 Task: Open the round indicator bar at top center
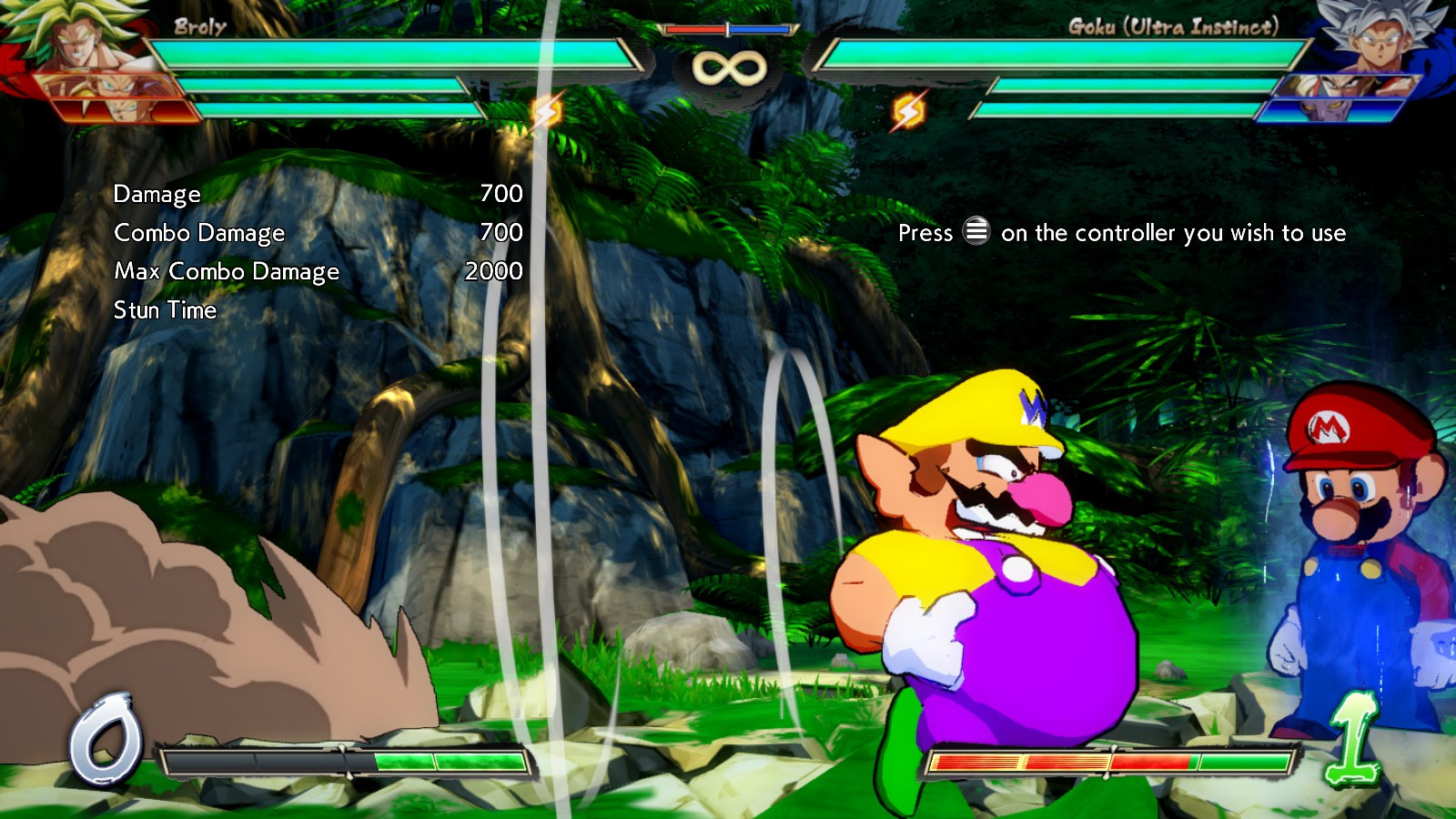pos(727,27)
